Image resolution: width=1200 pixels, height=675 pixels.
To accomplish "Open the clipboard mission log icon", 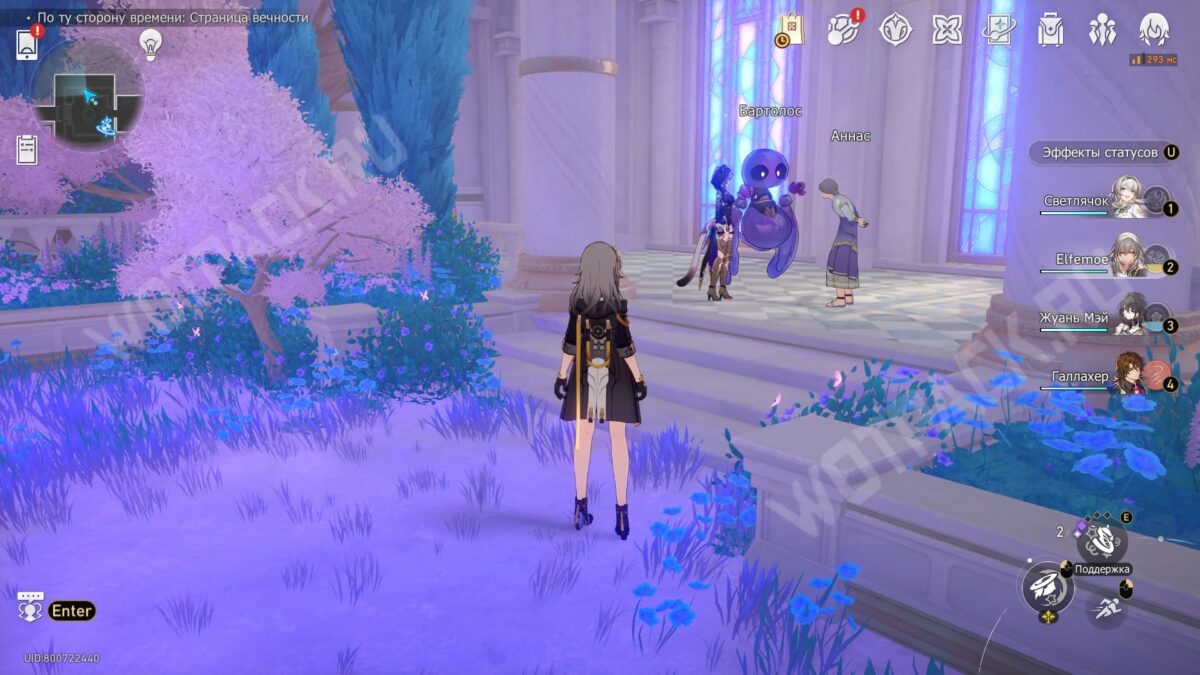I will pyautogui.click(x=27, y=150).
